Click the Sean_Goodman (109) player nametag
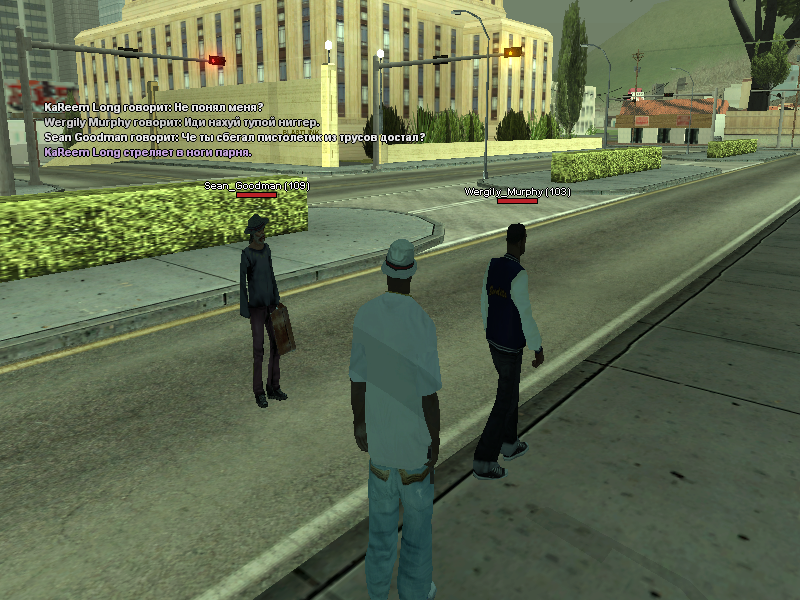 tap(257, 186)
